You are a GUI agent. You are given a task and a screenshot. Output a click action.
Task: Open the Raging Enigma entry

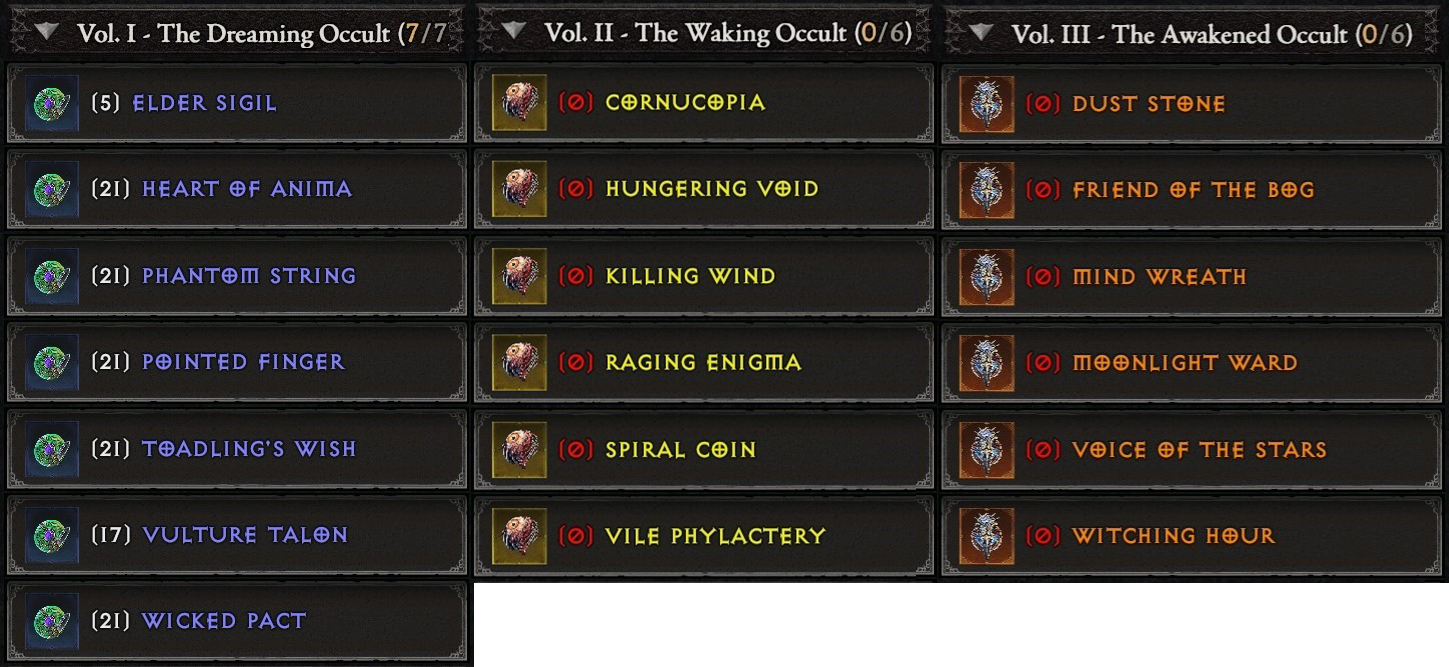coord(703,362)
